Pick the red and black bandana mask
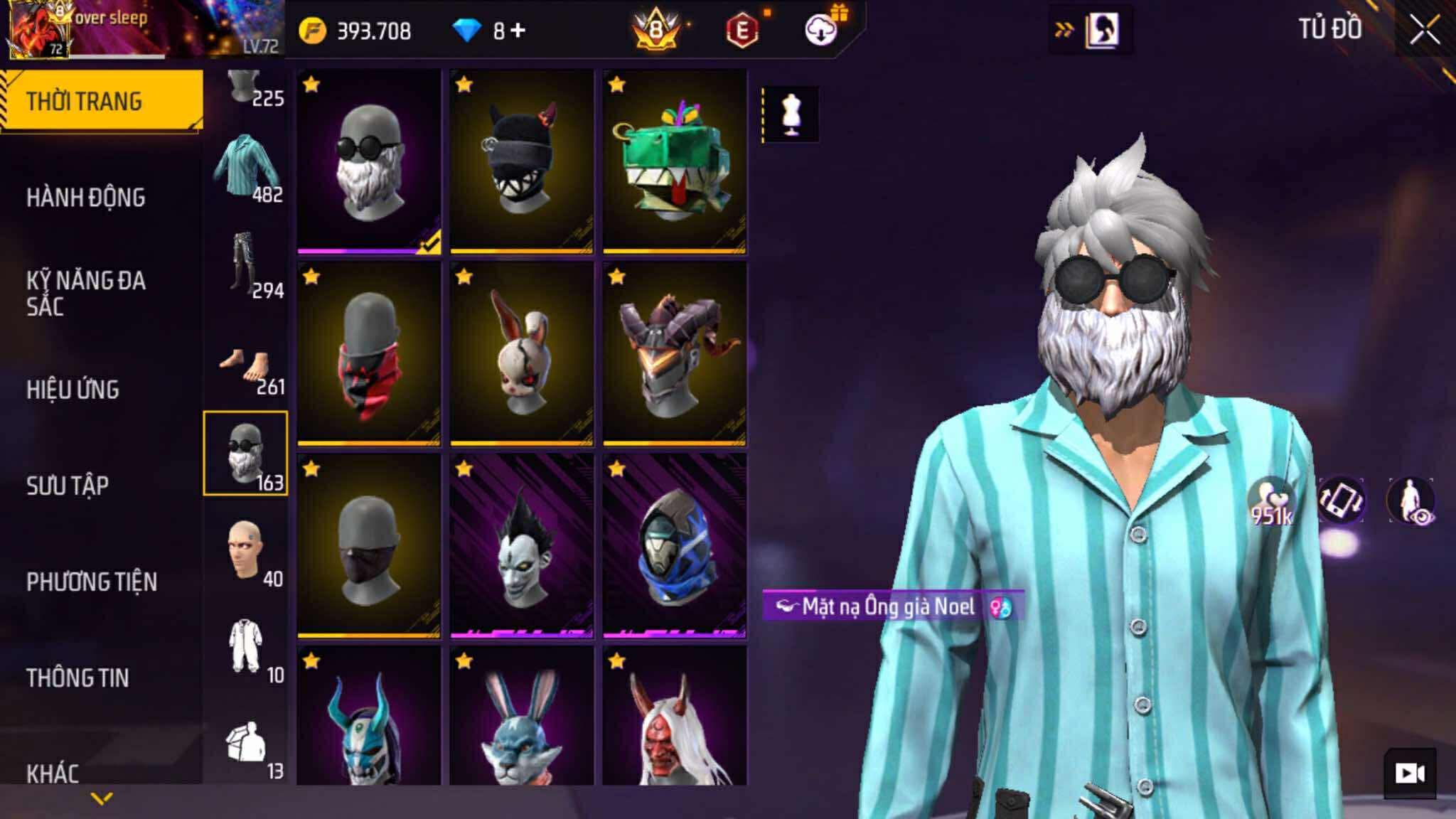The width and height of the screenshot is (1456, 819). [369, 353]
